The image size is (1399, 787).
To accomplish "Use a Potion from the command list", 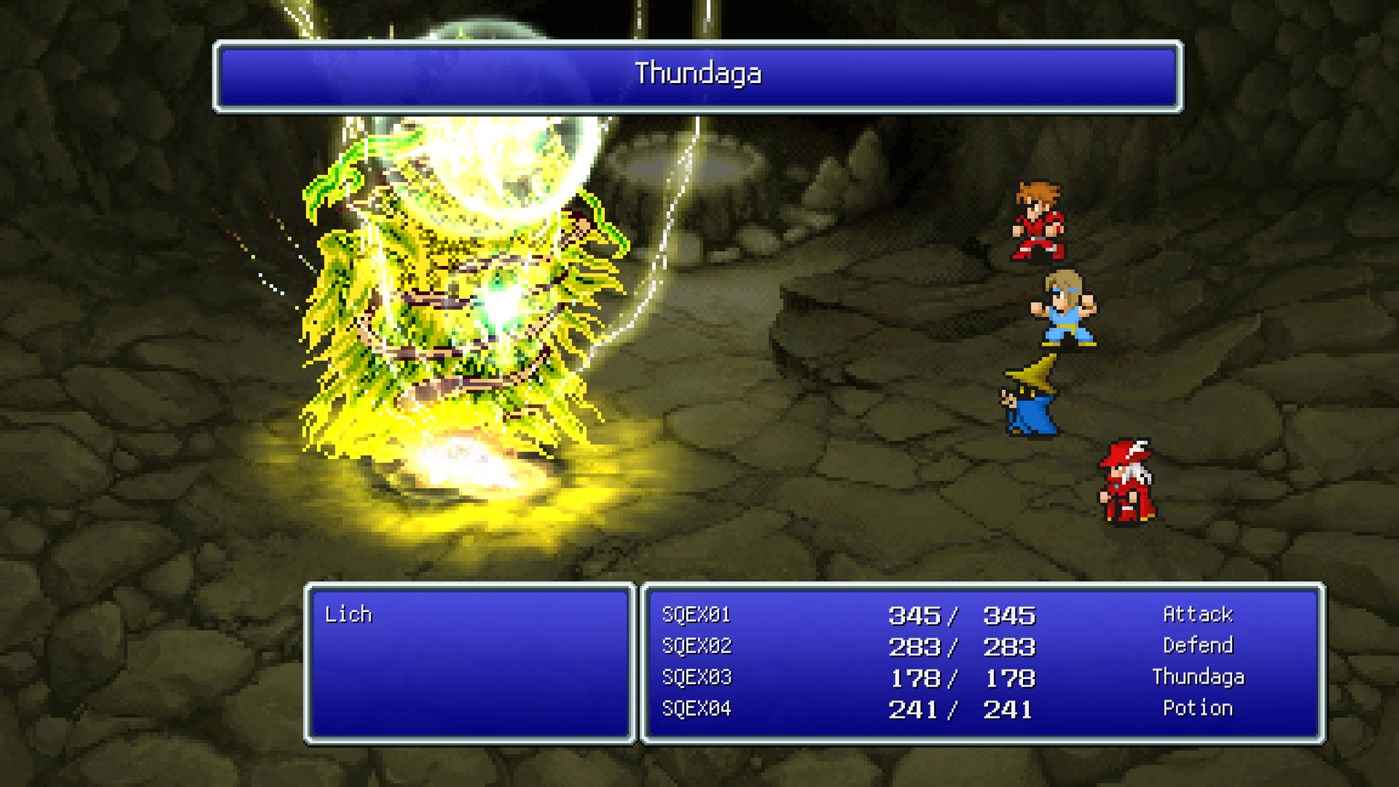I will click(1197, 708).
